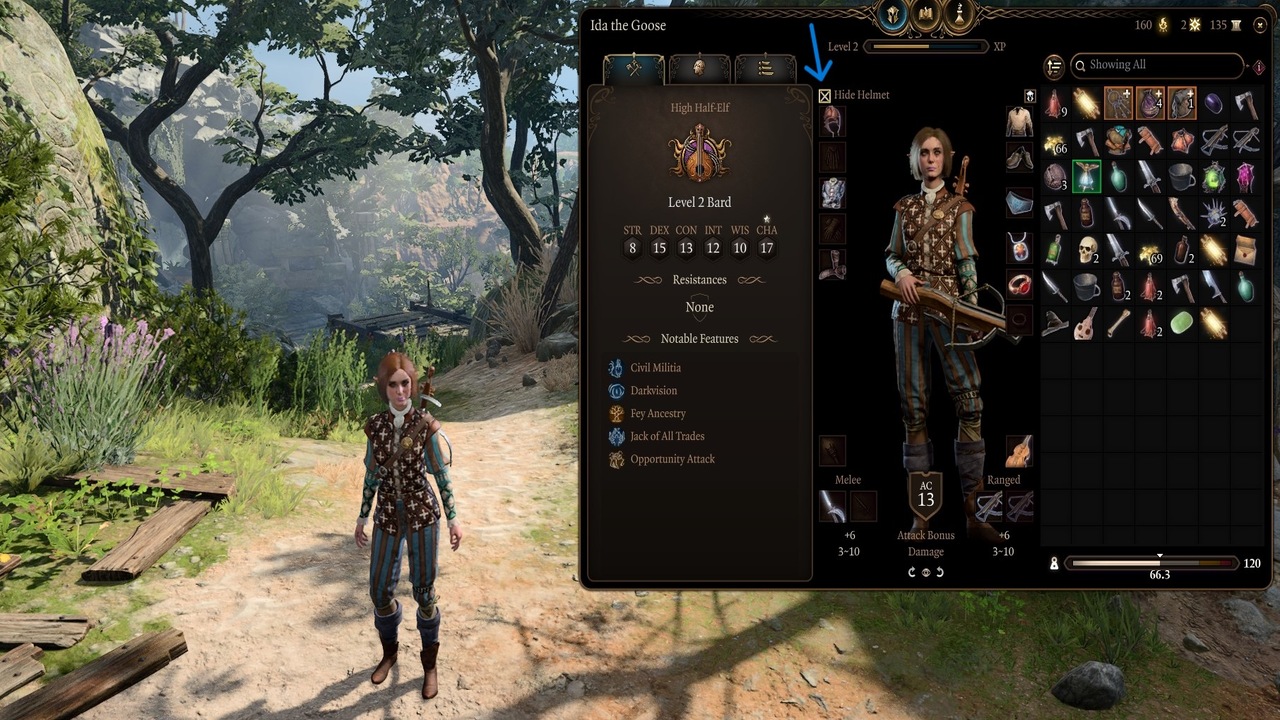This screenshot has height=720, width=1280.
Task: Select the lute instrument slot
Action: pyautogui.click(x=1019, y=451)
